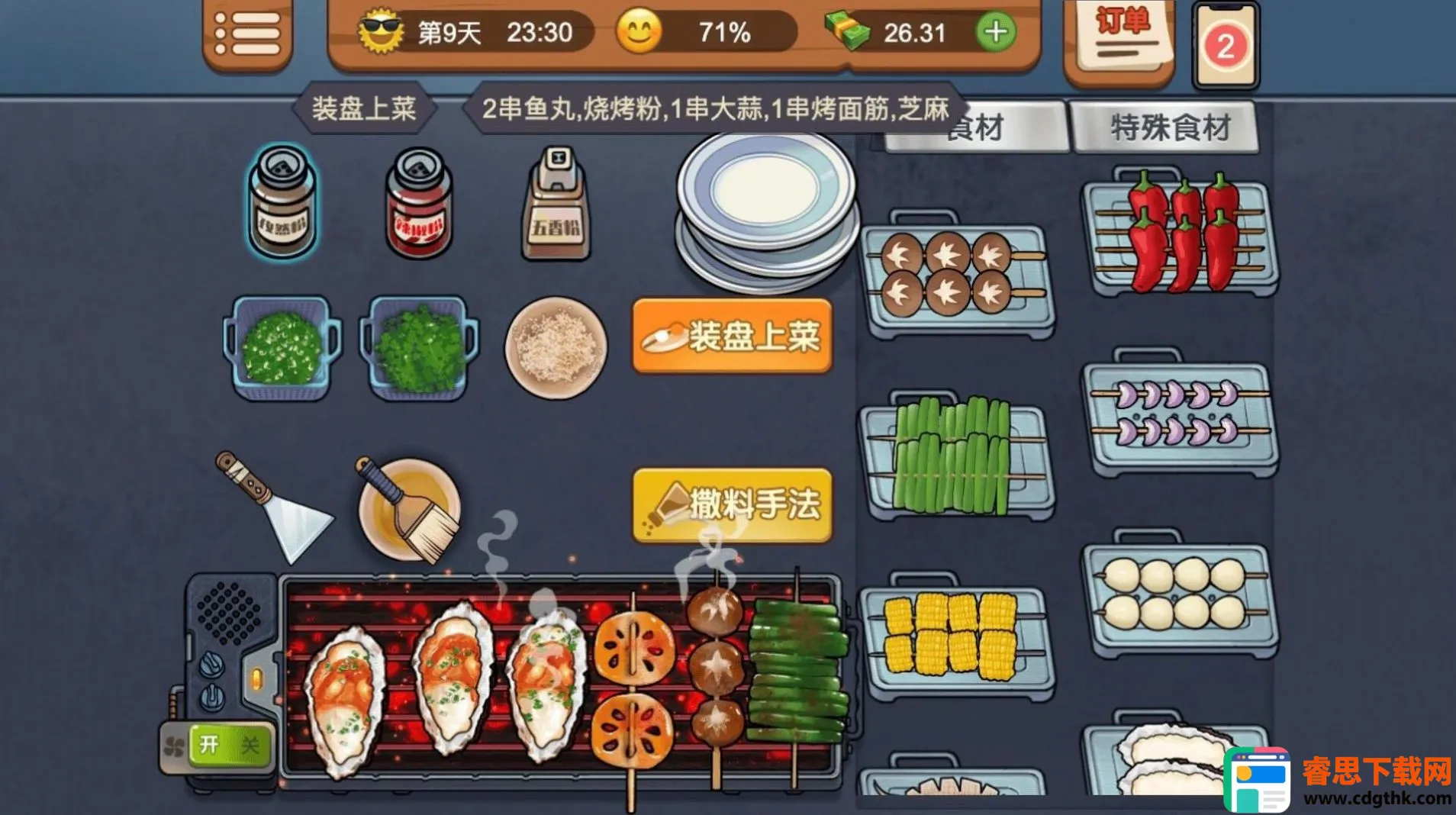Check the phone with 2 notifications

[1225, 46]
